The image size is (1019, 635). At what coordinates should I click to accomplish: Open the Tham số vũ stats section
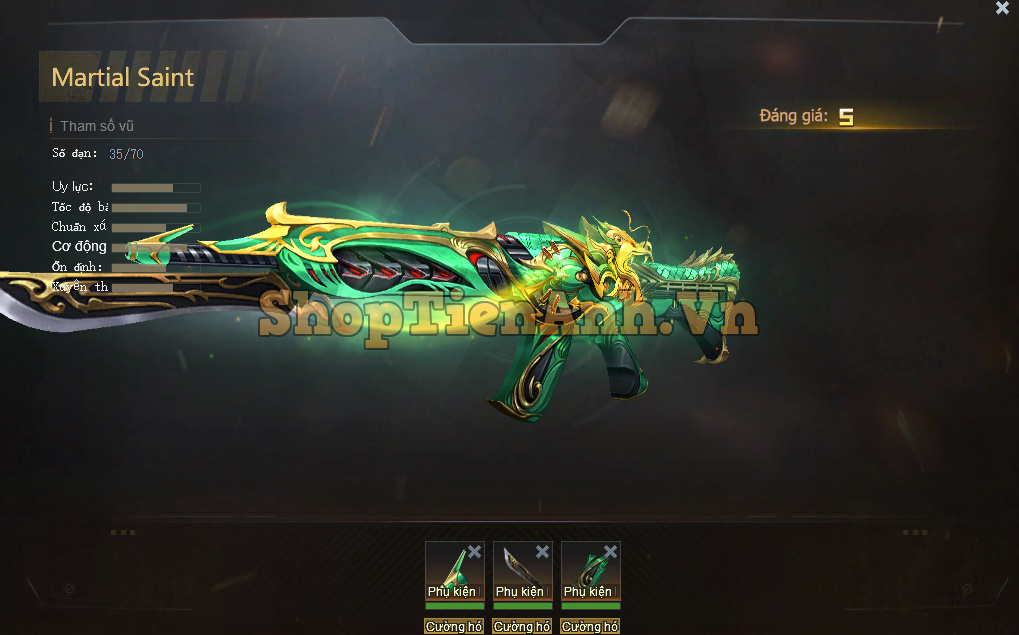pyautogui.click(x=96, y=126)
